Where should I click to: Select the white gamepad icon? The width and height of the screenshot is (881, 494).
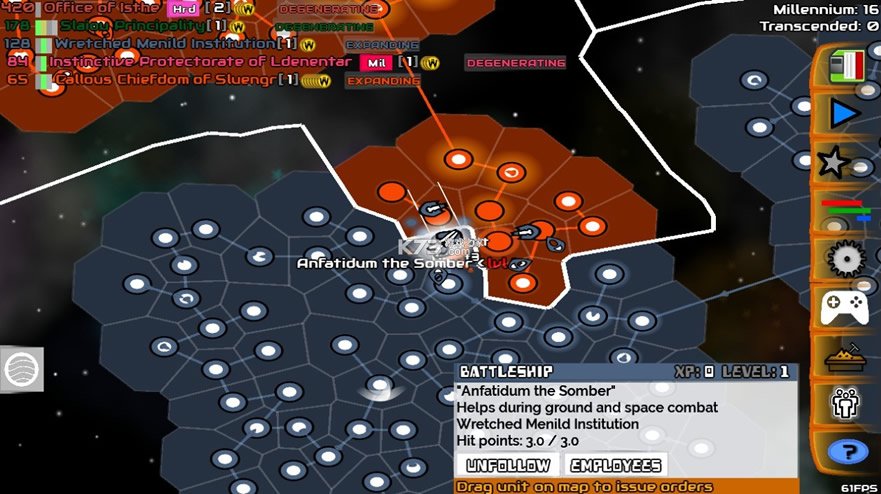click(x=845, y=307)
